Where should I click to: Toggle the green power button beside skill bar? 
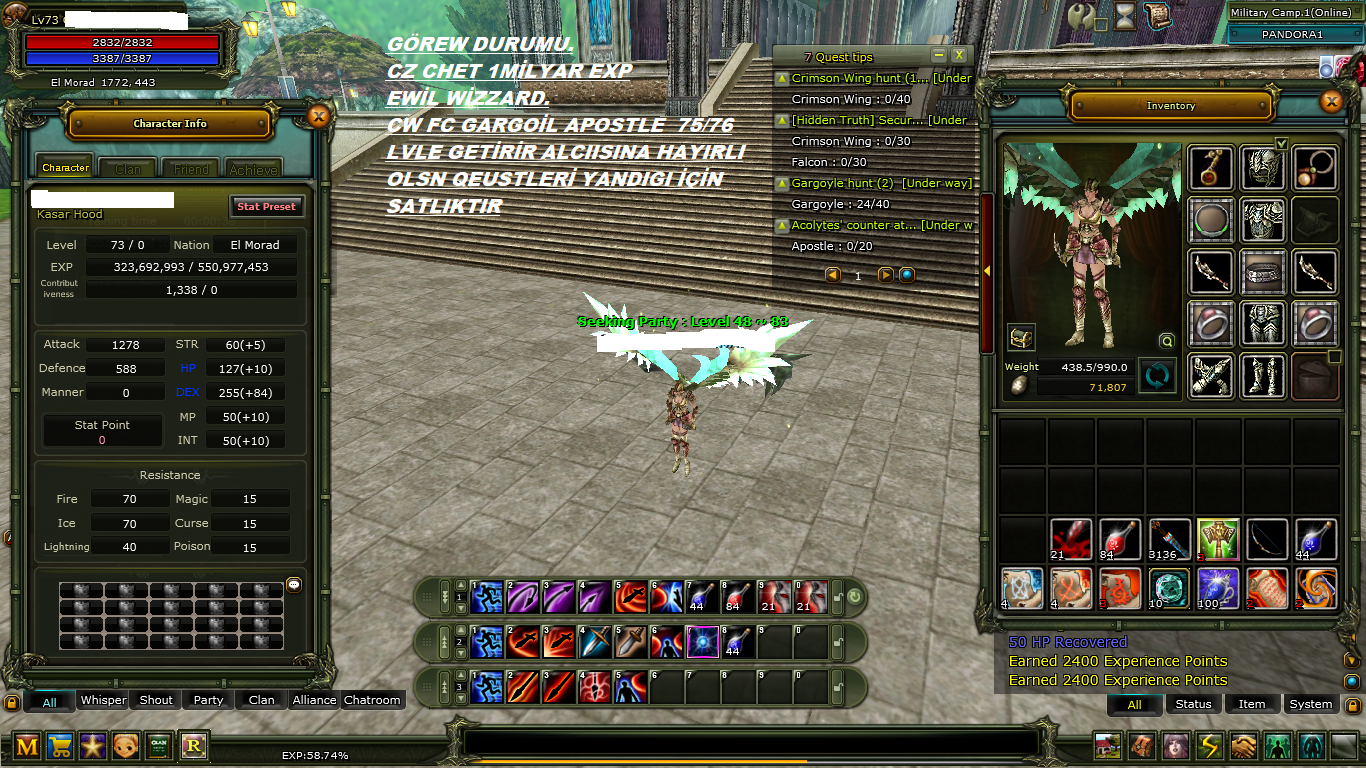click(854, 595)
